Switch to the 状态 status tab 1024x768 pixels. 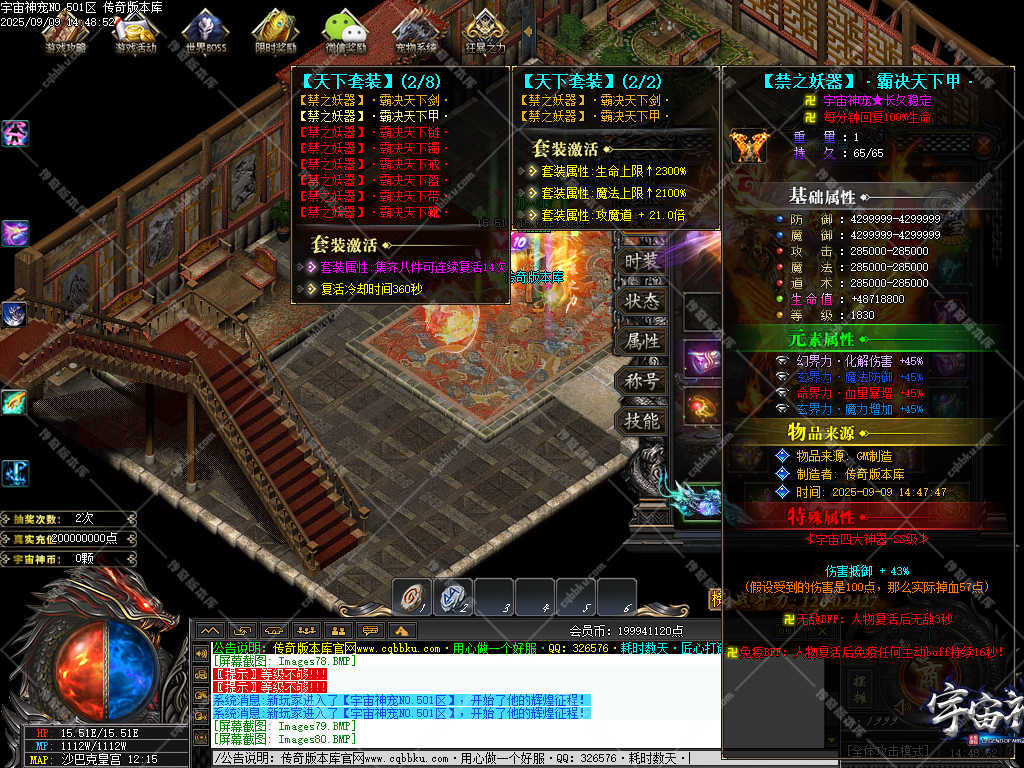pos(641,301)
